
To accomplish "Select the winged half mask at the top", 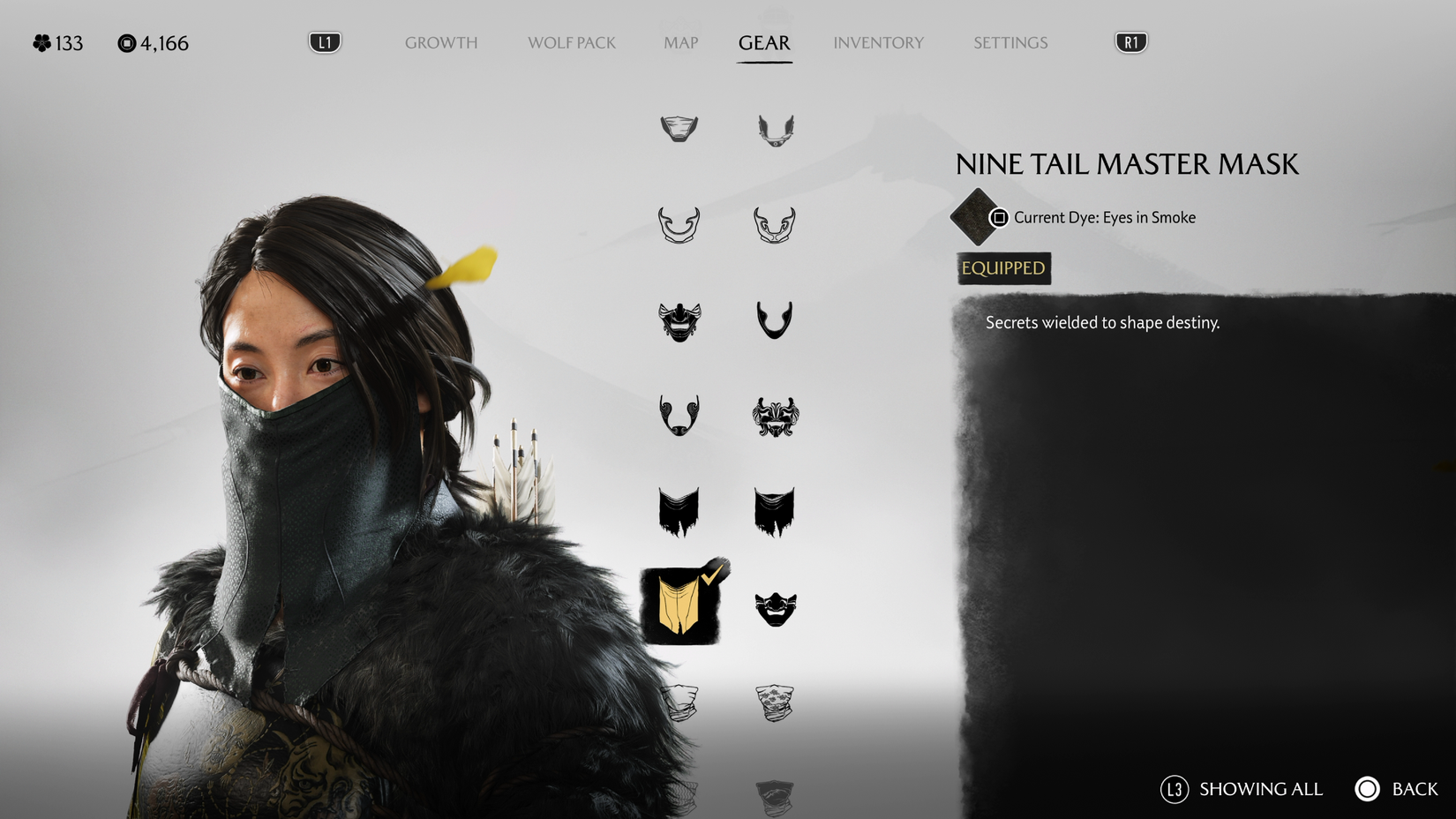I will click(x=775, y=128).
